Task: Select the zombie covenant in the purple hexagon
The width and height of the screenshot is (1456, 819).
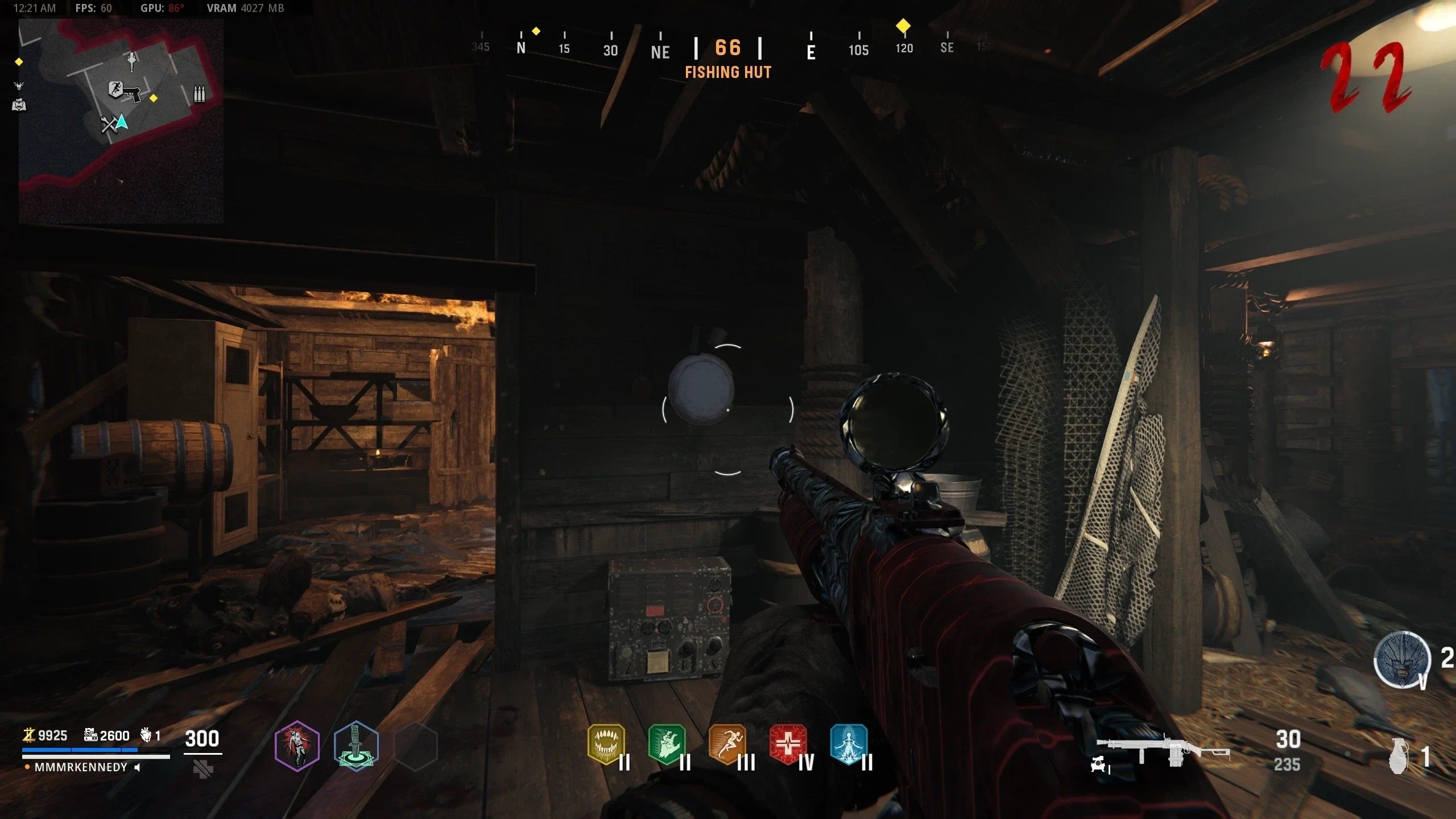Action: coord(296,746)
